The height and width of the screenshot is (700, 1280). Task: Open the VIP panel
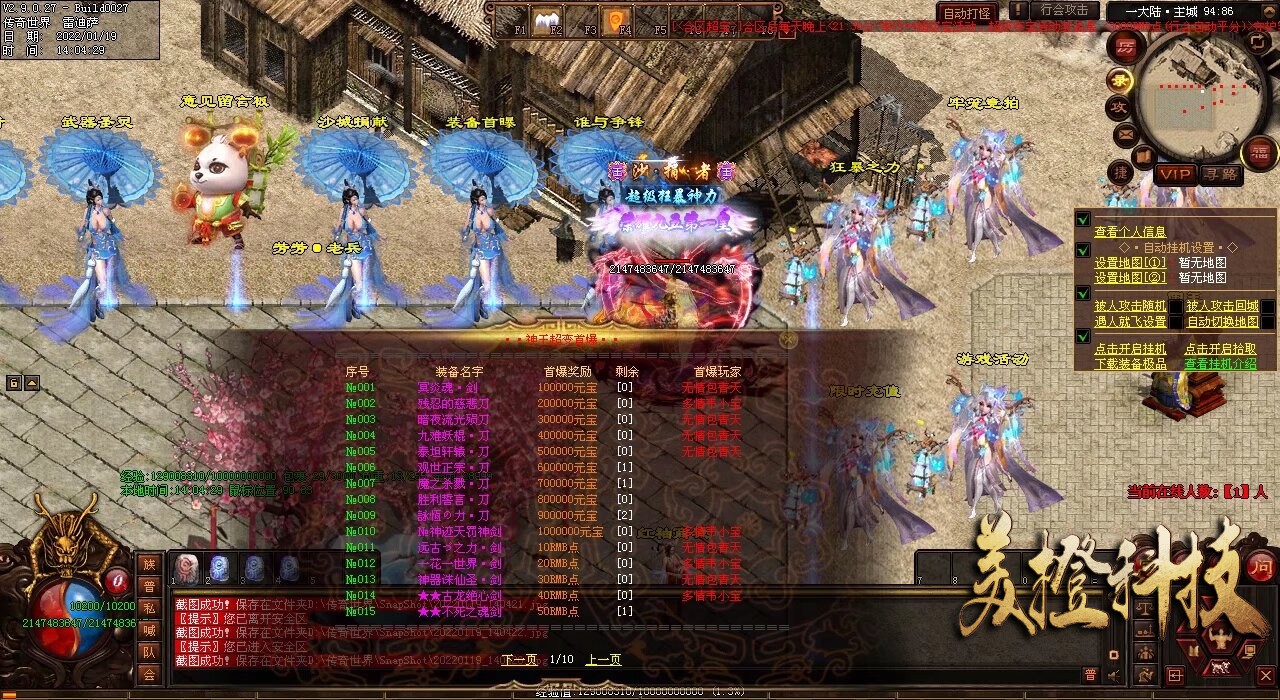(x=1175, y=174)
